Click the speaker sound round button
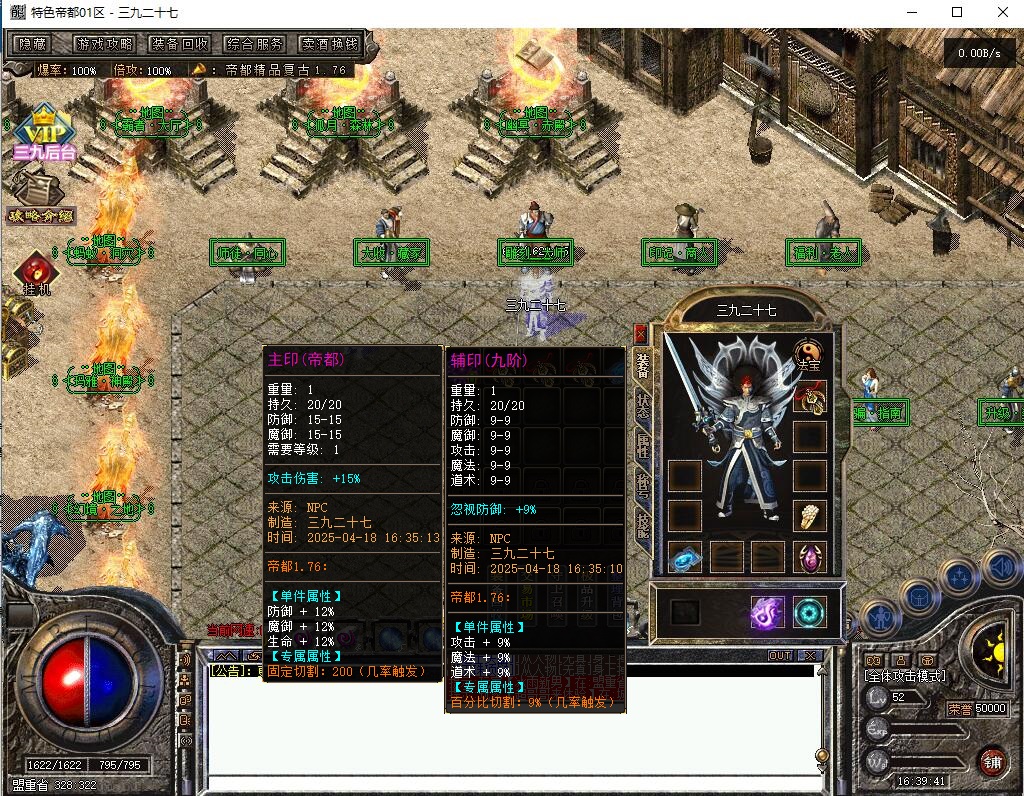Image resolution: width=1024 pixels, height=796 pixels. point(1001,566)
